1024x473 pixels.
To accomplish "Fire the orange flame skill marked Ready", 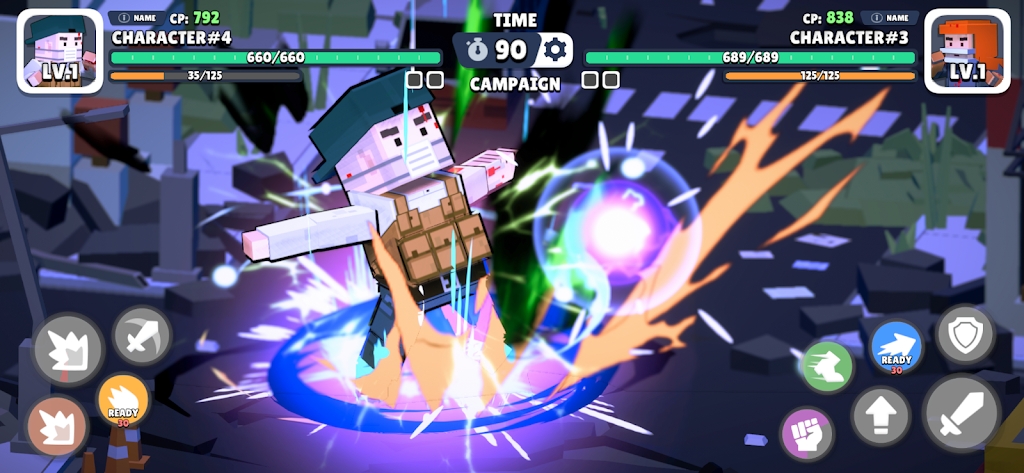I will pos(123,400).
